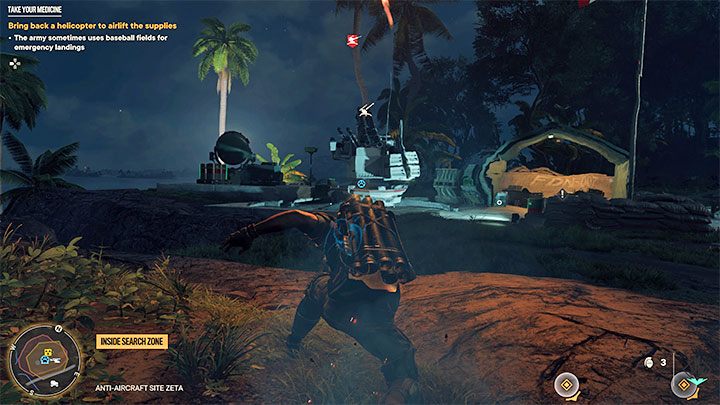Click the Inside Search Zone banner
The width and height of the screenshot is (720, 405).
(x=131, y=342)
